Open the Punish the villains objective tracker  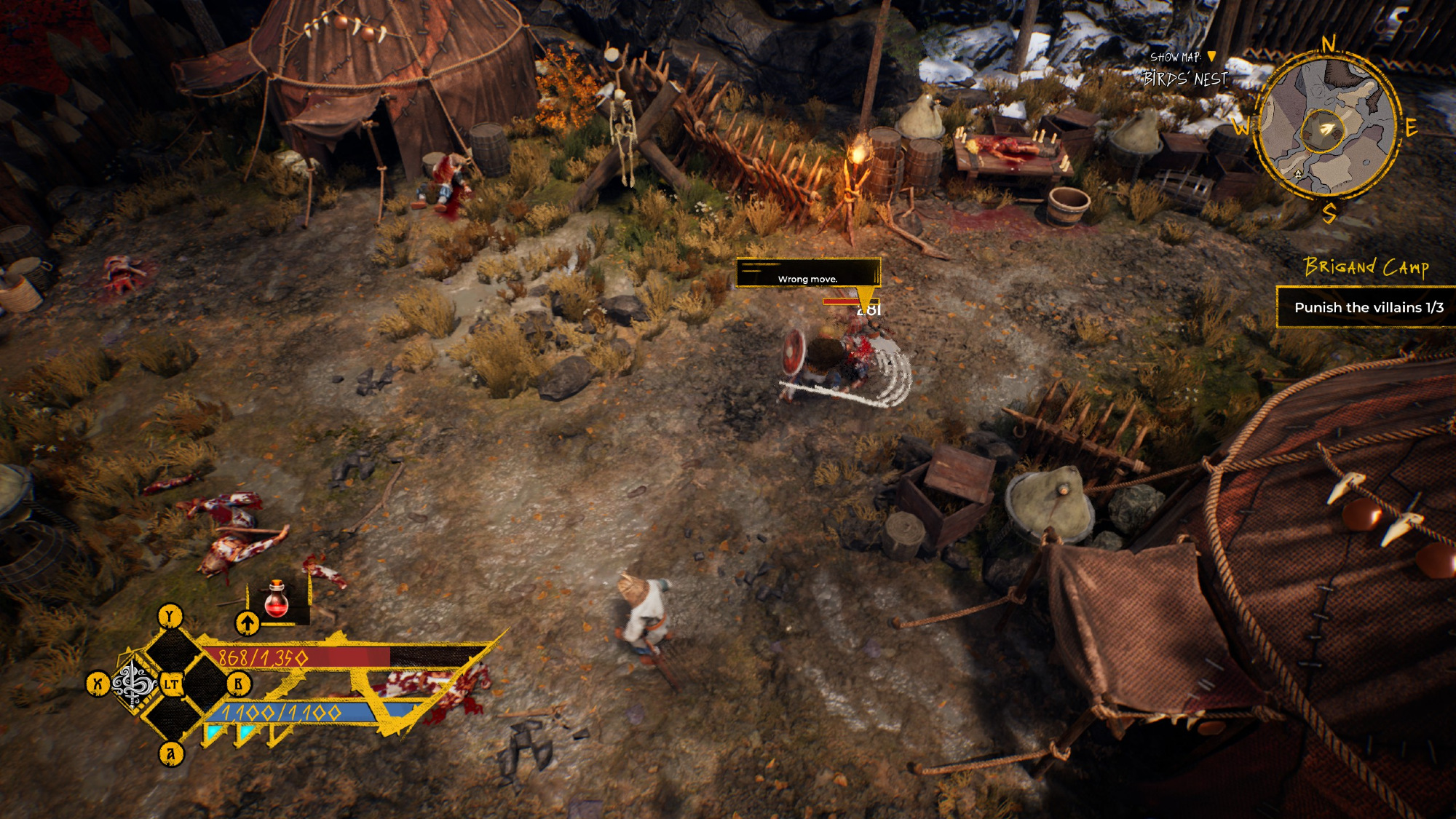[x=1368, y=307]
